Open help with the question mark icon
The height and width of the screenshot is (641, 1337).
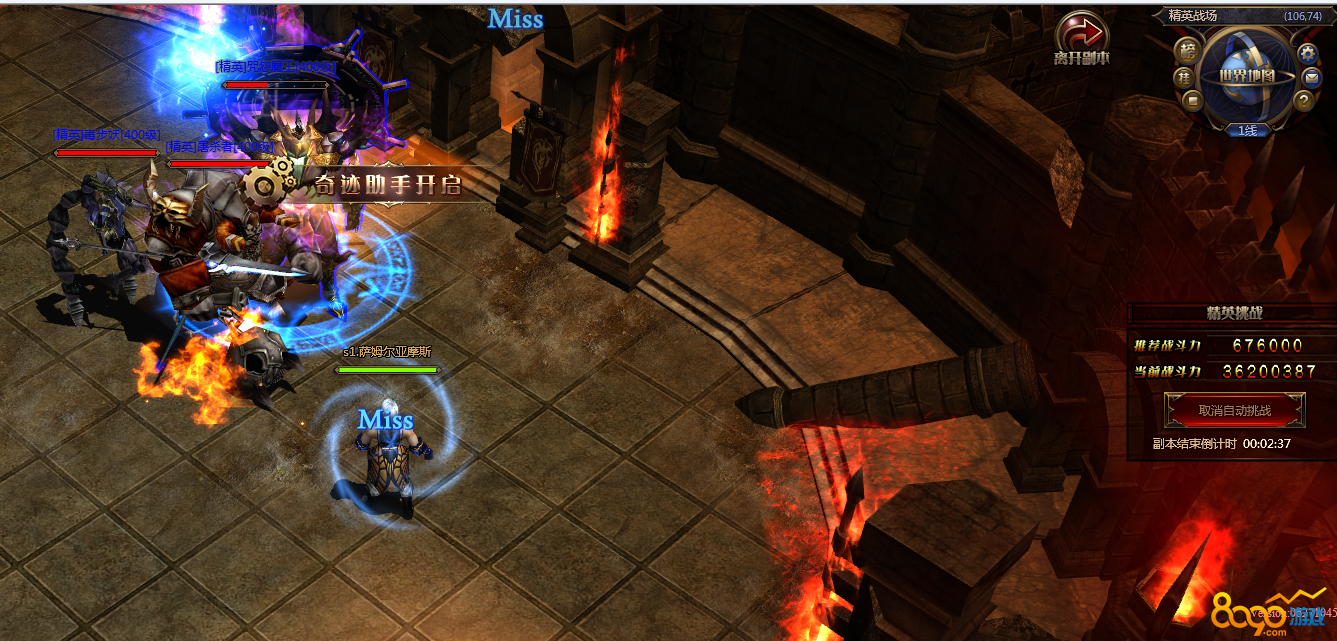[1303, 100]
